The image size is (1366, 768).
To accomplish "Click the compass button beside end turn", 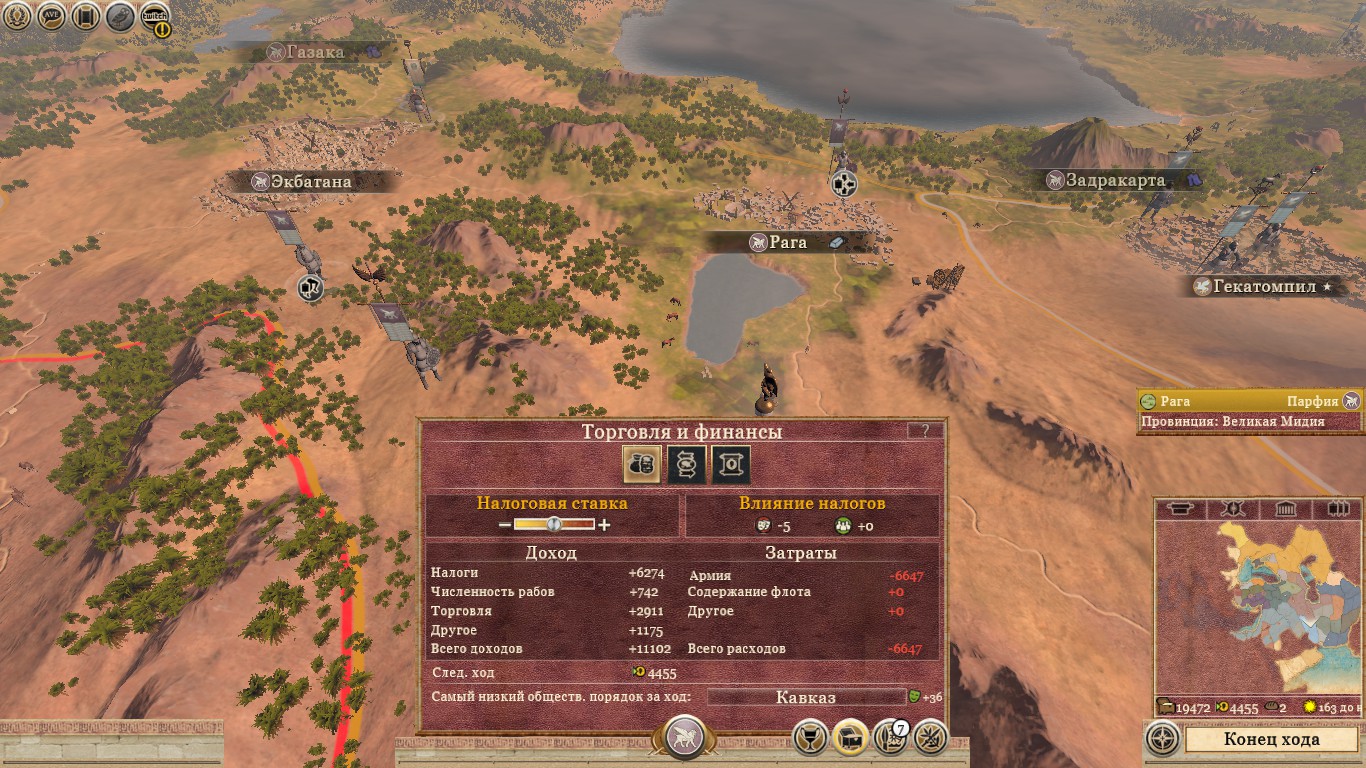I will [1163, 740].
